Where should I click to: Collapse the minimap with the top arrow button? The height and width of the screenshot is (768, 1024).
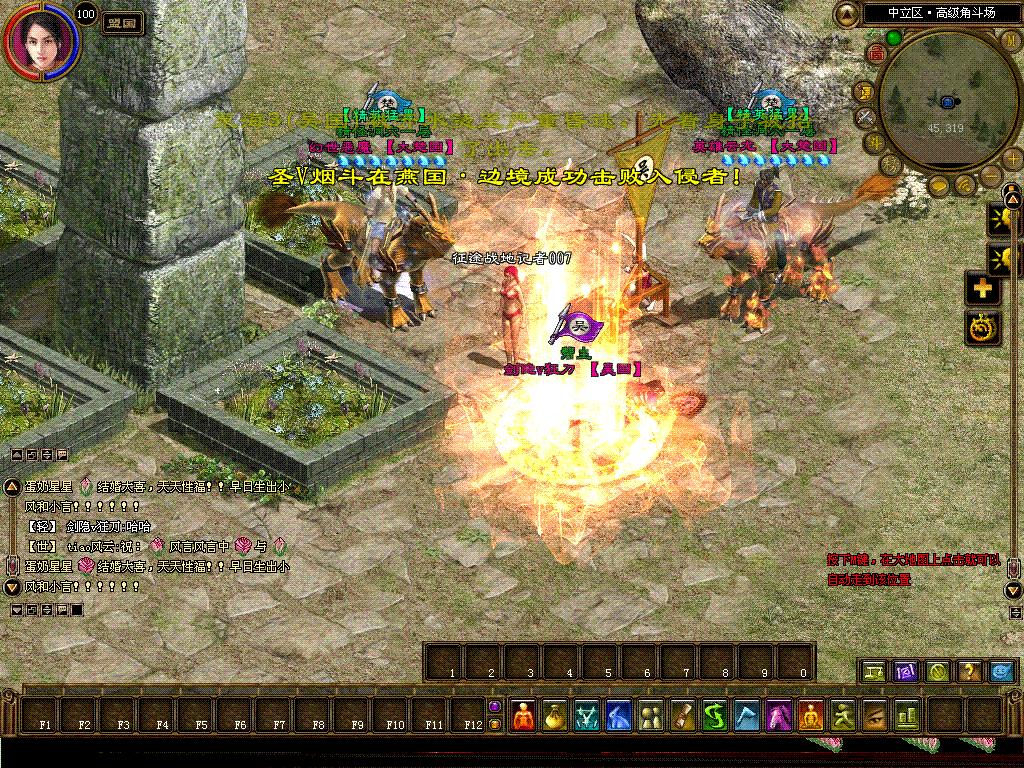847,14
